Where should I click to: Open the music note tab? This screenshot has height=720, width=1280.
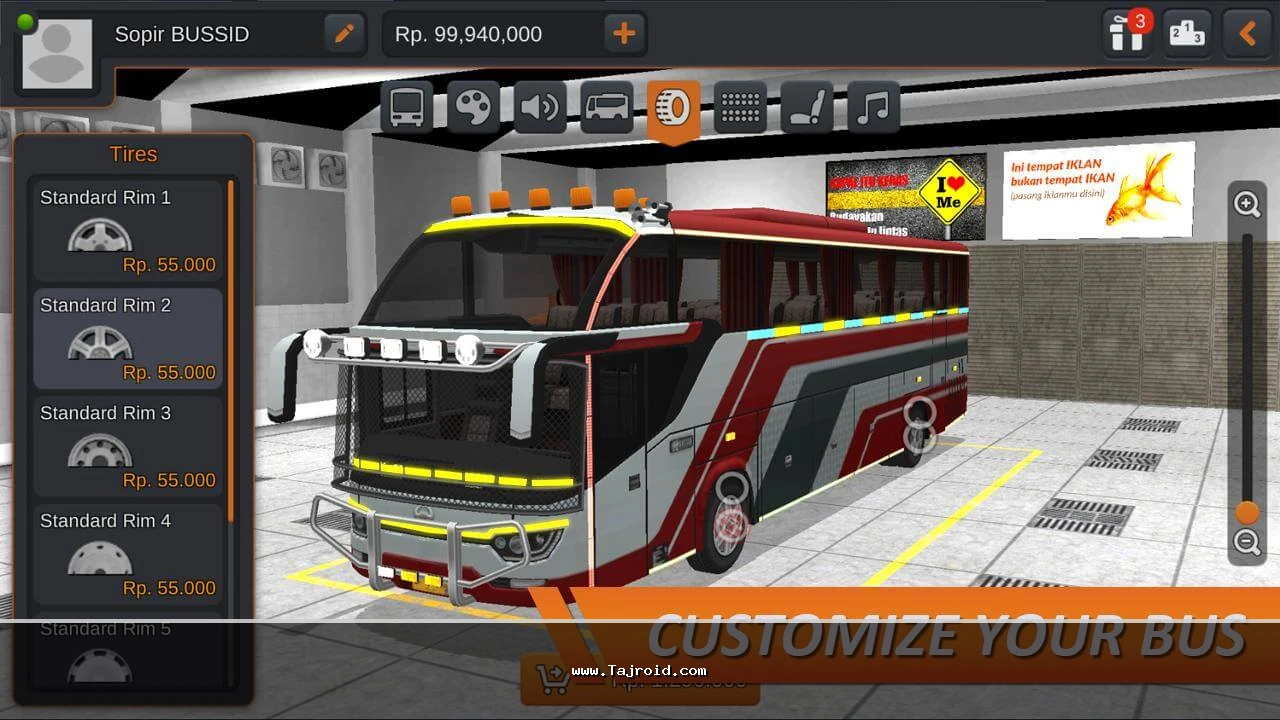click(x=873, y=107)
